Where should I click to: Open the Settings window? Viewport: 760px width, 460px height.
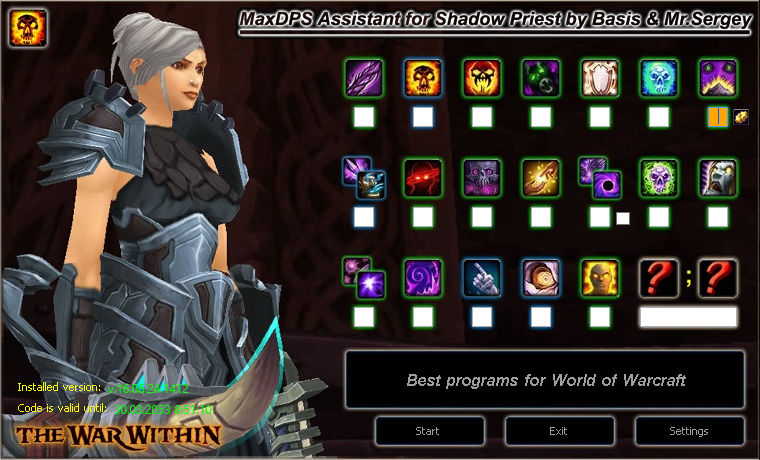click(x=689, y=431)
